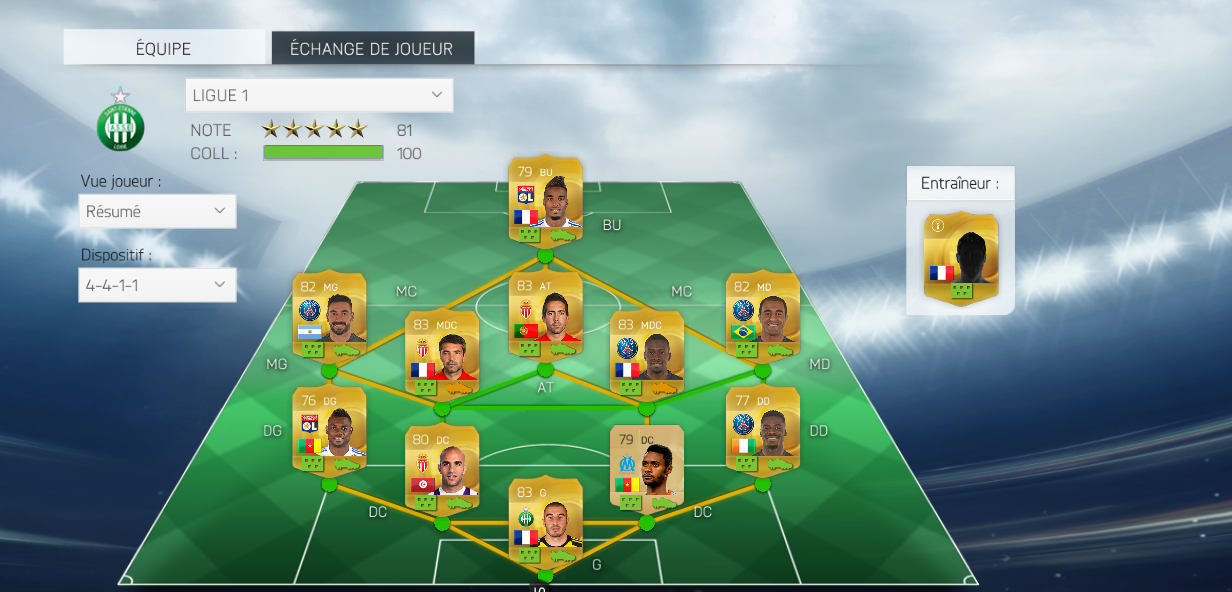Switch to the ÉQUIPE tab

[164, 48]
